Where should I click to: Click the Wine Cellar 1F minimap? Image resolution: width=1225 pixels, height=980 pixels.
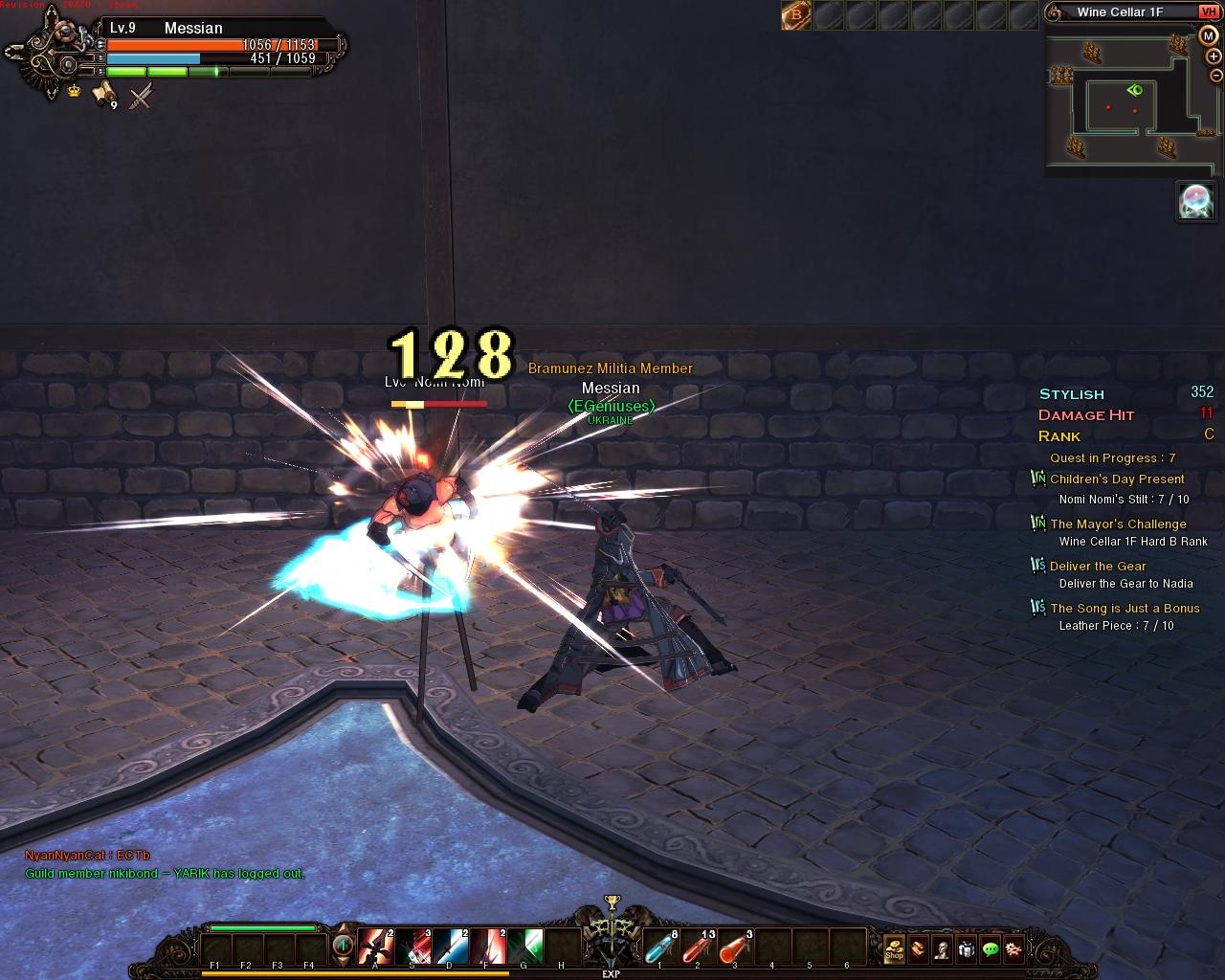[1121, 103]
